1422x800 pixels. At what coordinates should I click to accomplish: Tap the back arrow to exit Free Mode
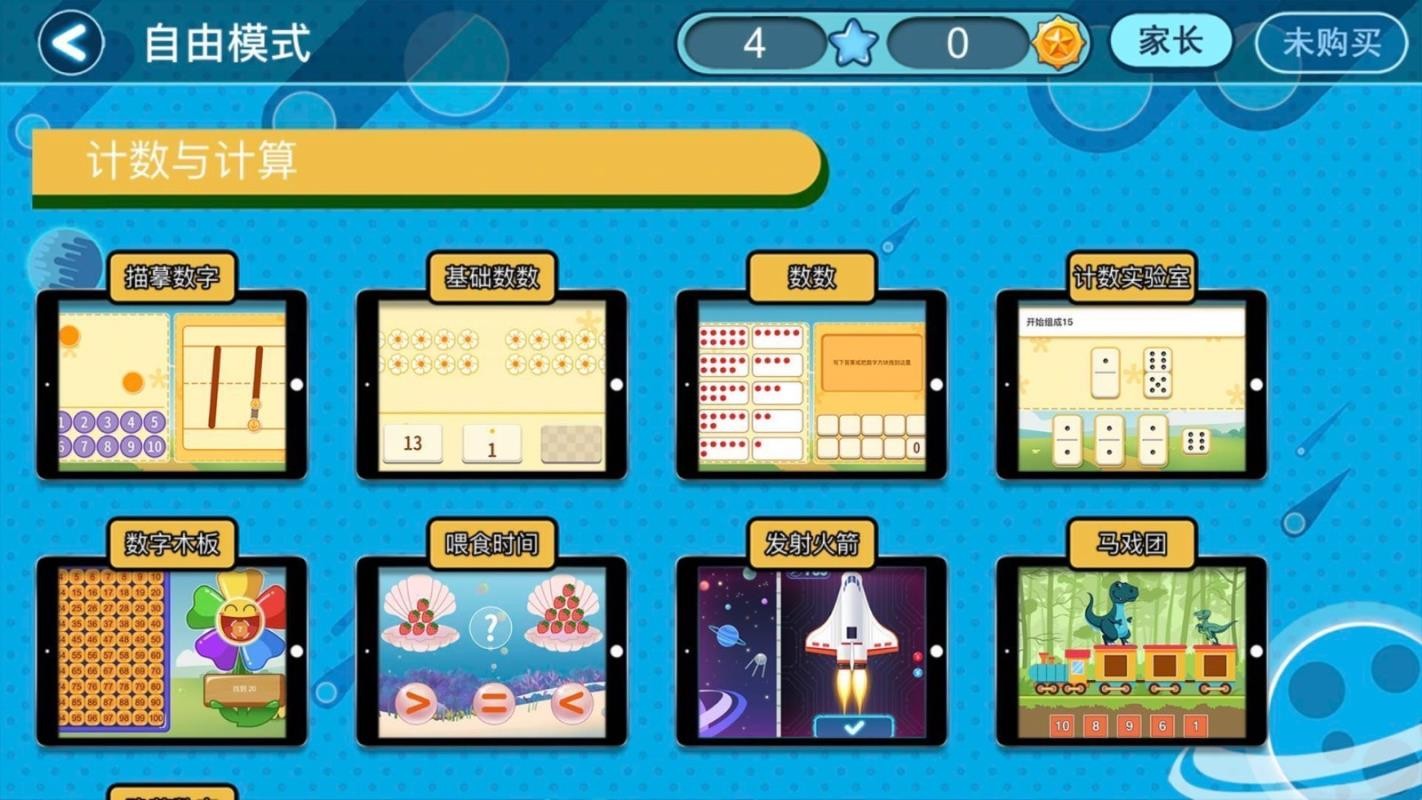point(68,42)
